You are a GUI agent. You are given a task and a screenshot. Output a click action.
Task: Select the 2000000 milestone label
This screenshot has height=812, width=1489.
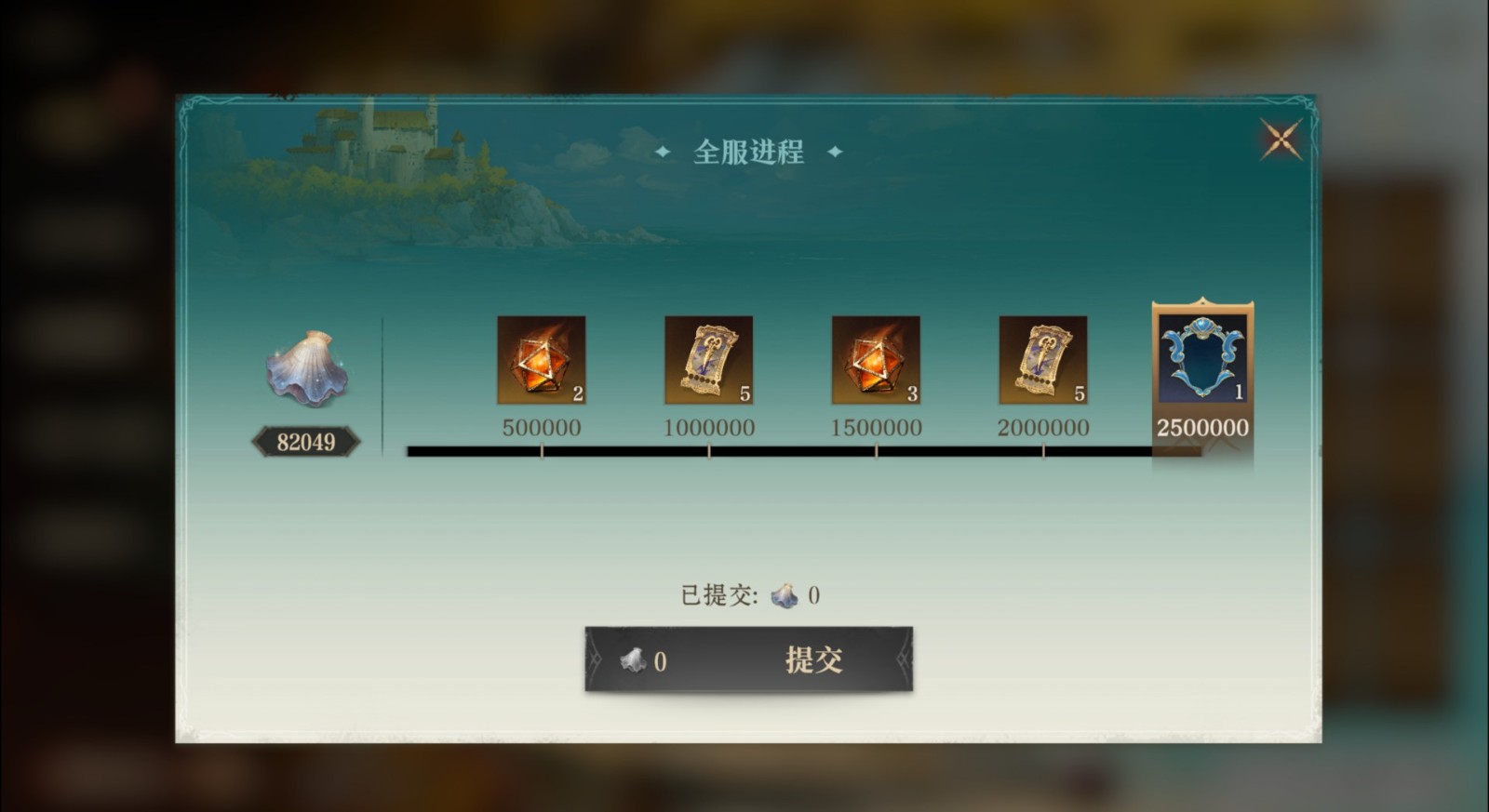tap(1041, 427)
